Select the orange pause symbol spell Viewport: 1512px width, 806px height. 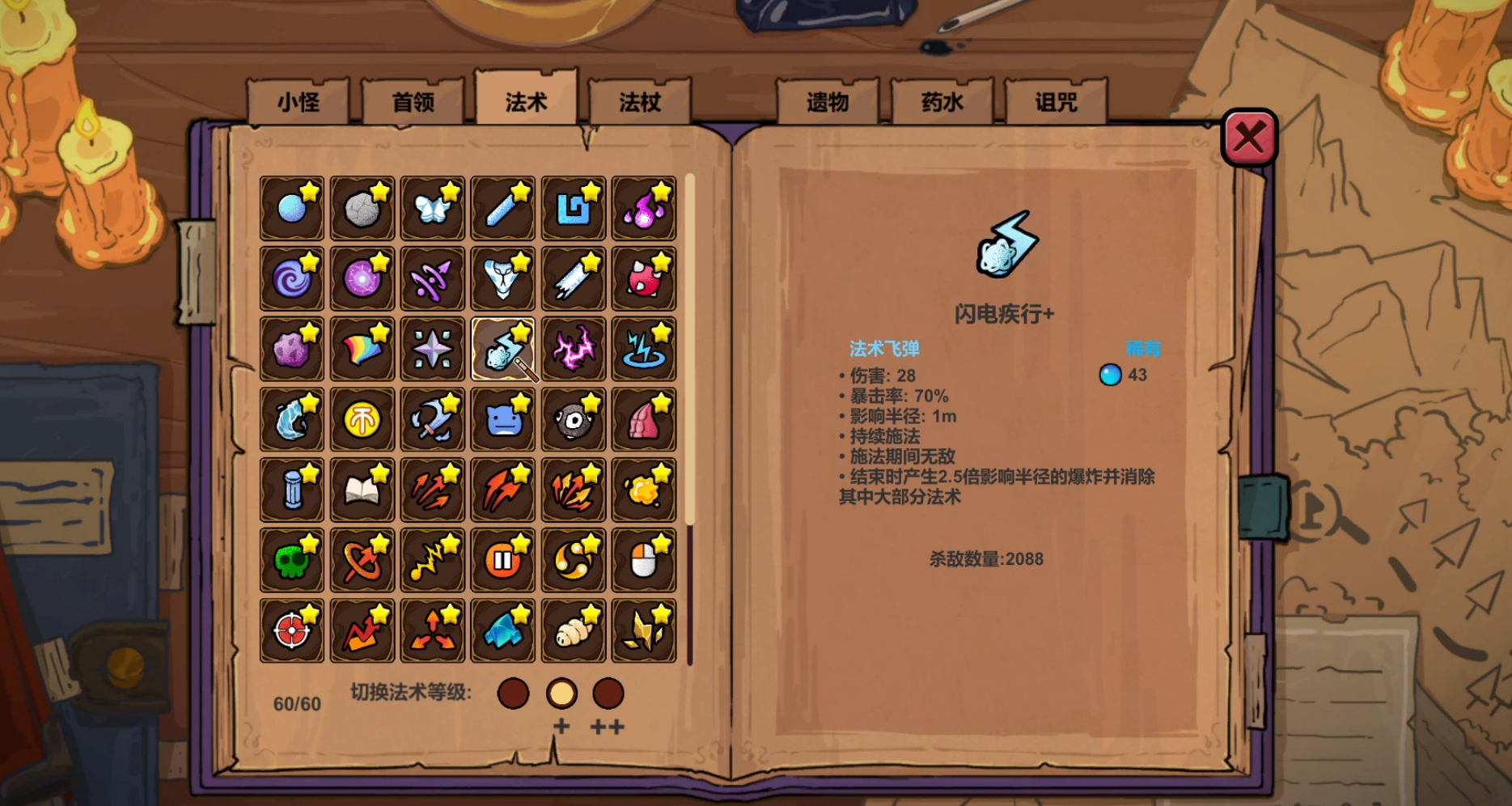click(502, 560)
